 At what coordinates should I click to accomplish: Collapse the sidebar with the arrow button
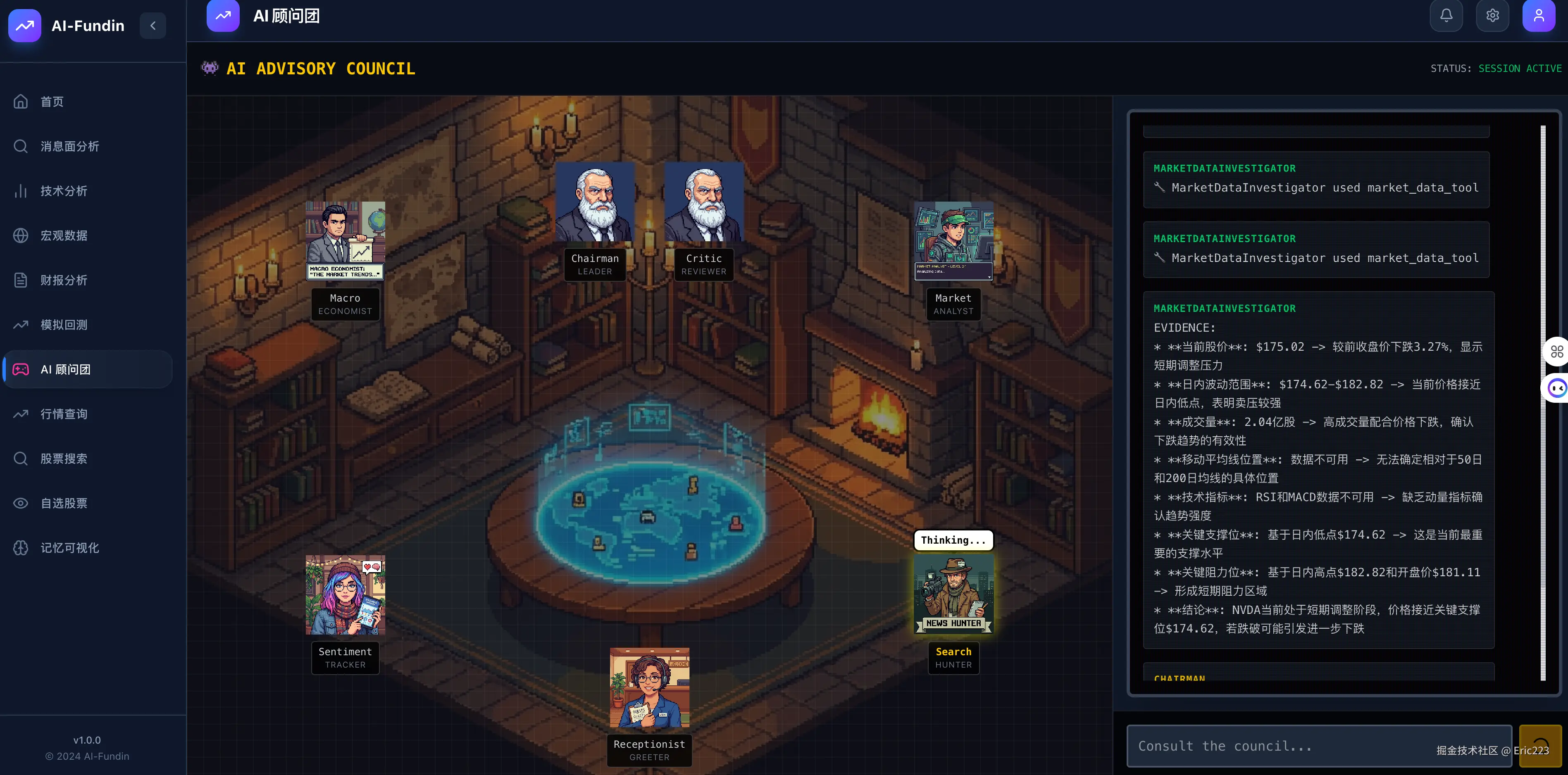click(x=153, y=26)
